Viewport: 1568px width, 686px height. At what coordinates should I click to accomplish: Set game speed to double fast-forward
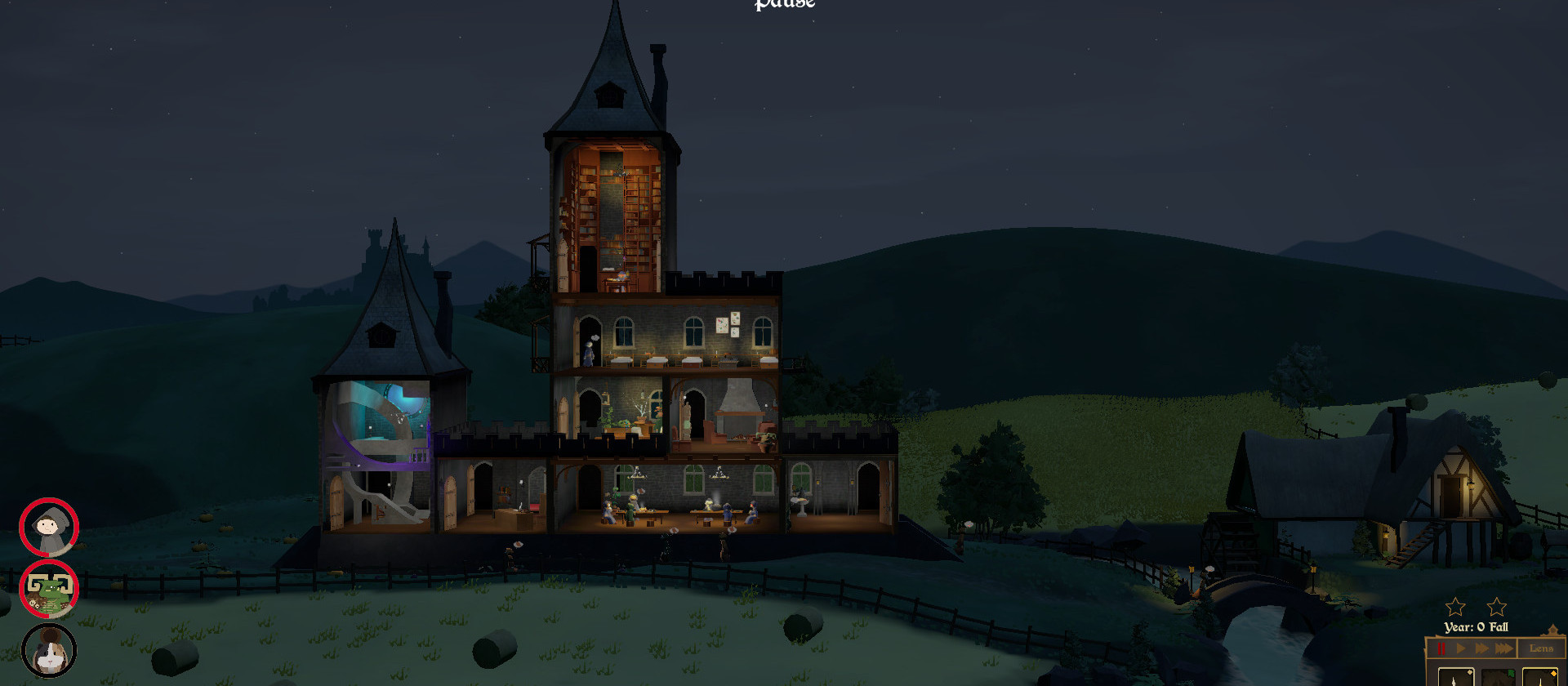(x=1481, y=649)
